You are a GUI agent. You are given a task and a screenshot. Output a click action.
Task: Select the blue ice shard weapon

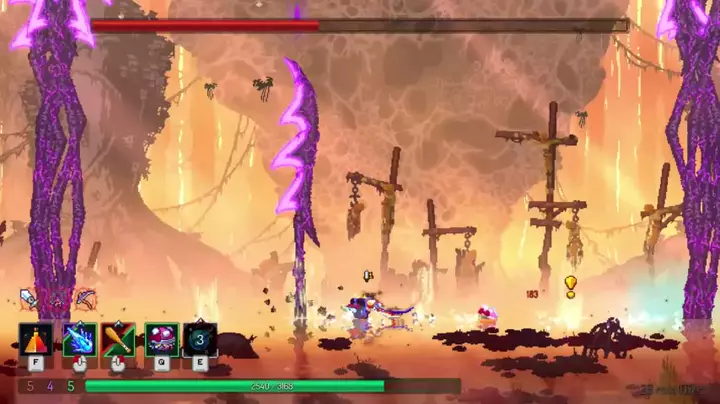78,340
